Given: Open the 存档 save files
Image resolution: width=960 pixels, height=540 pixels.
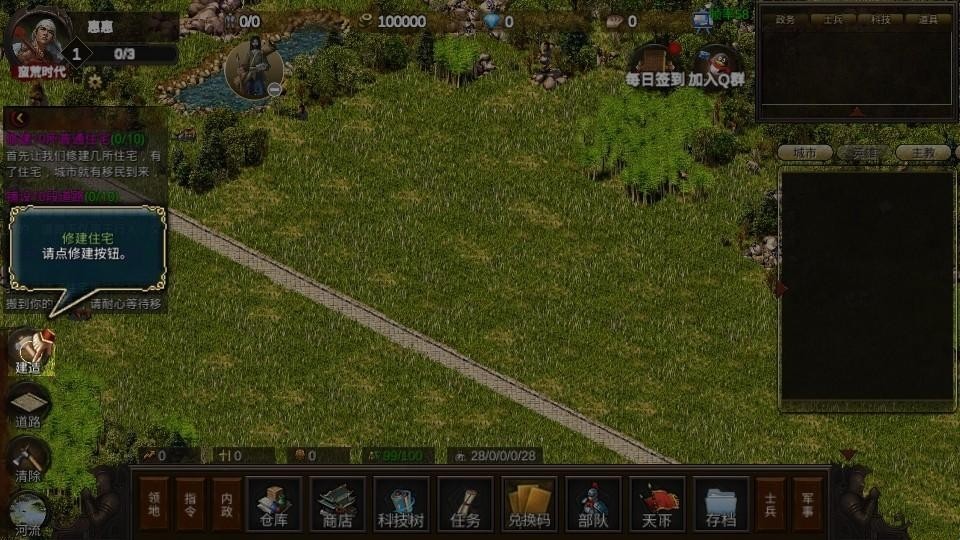Looking at the screenshot, I should click(721, 503).
